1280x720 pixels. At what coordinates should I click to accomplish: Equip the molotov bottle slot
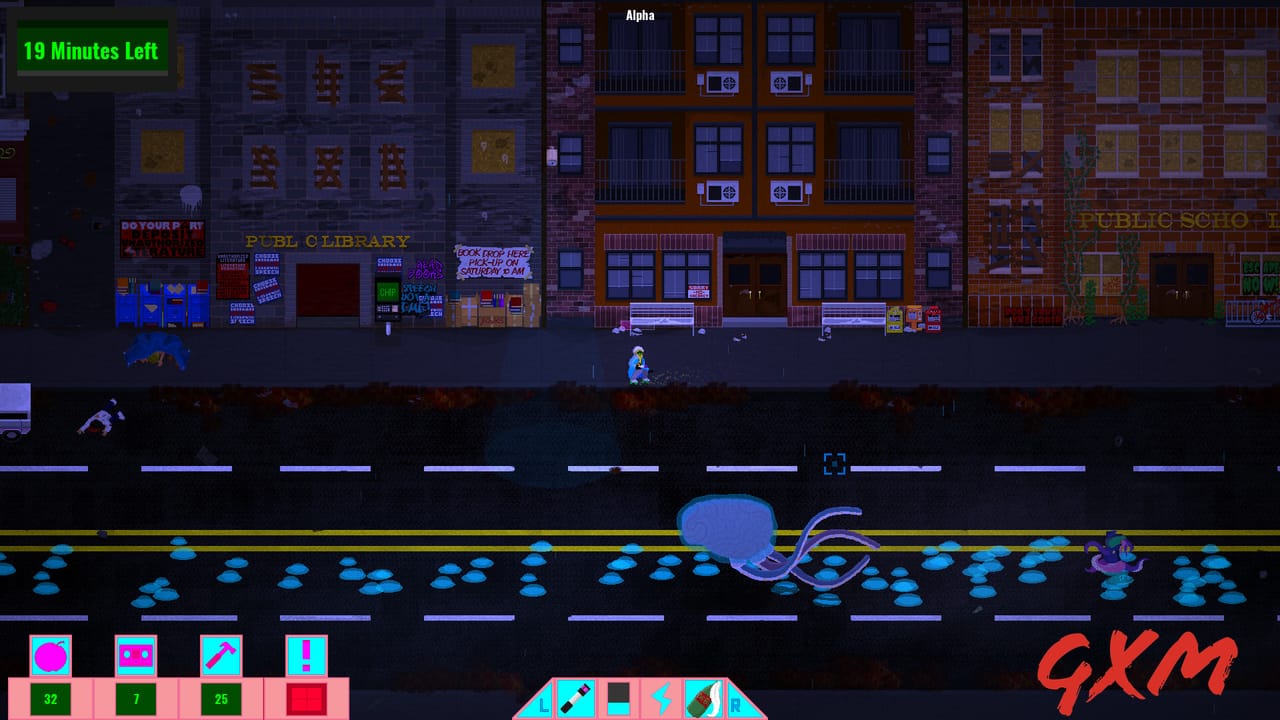[703, 698]
